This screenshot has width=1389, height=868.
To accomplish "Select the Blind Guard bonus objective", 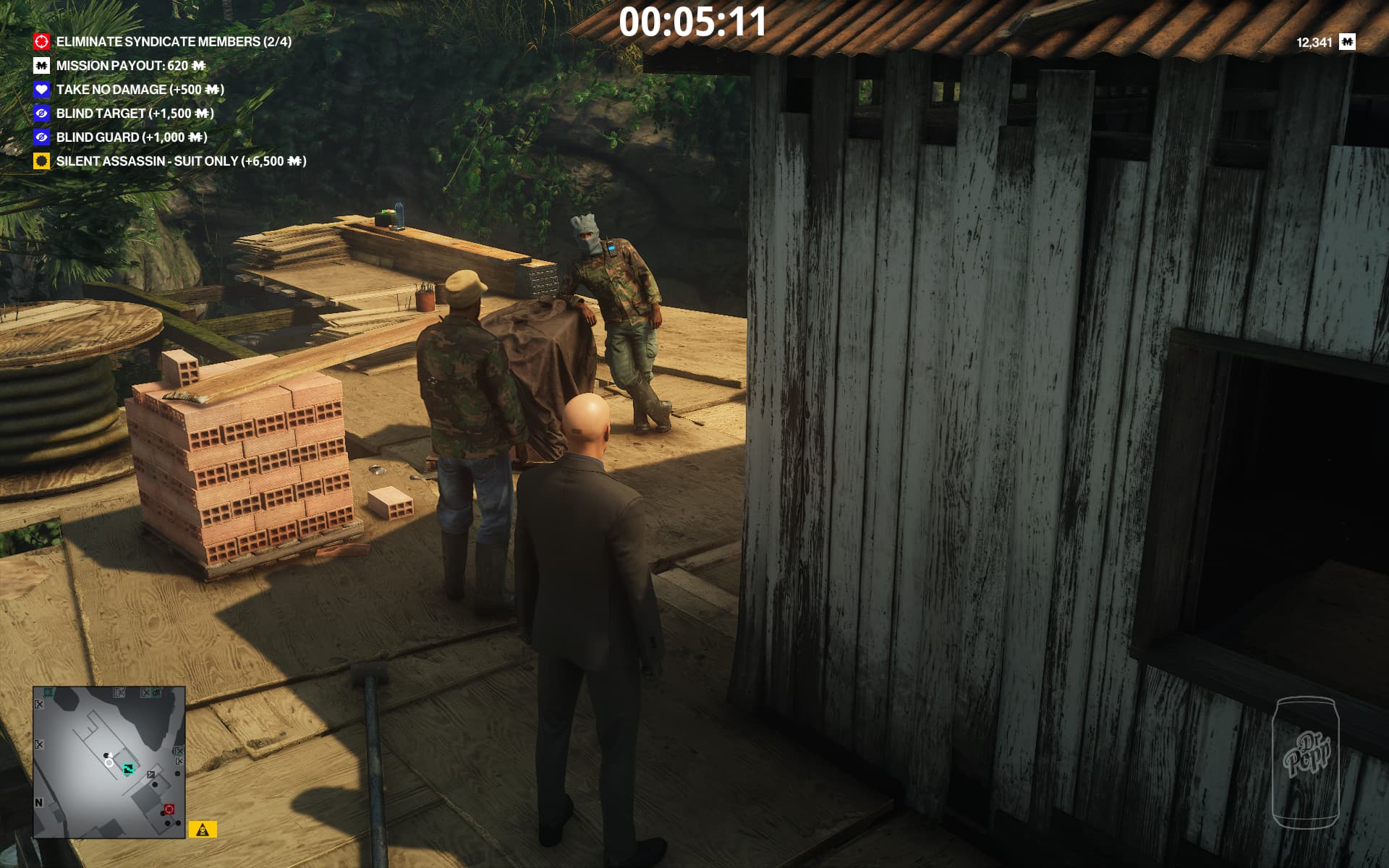I will coord(131,137).
